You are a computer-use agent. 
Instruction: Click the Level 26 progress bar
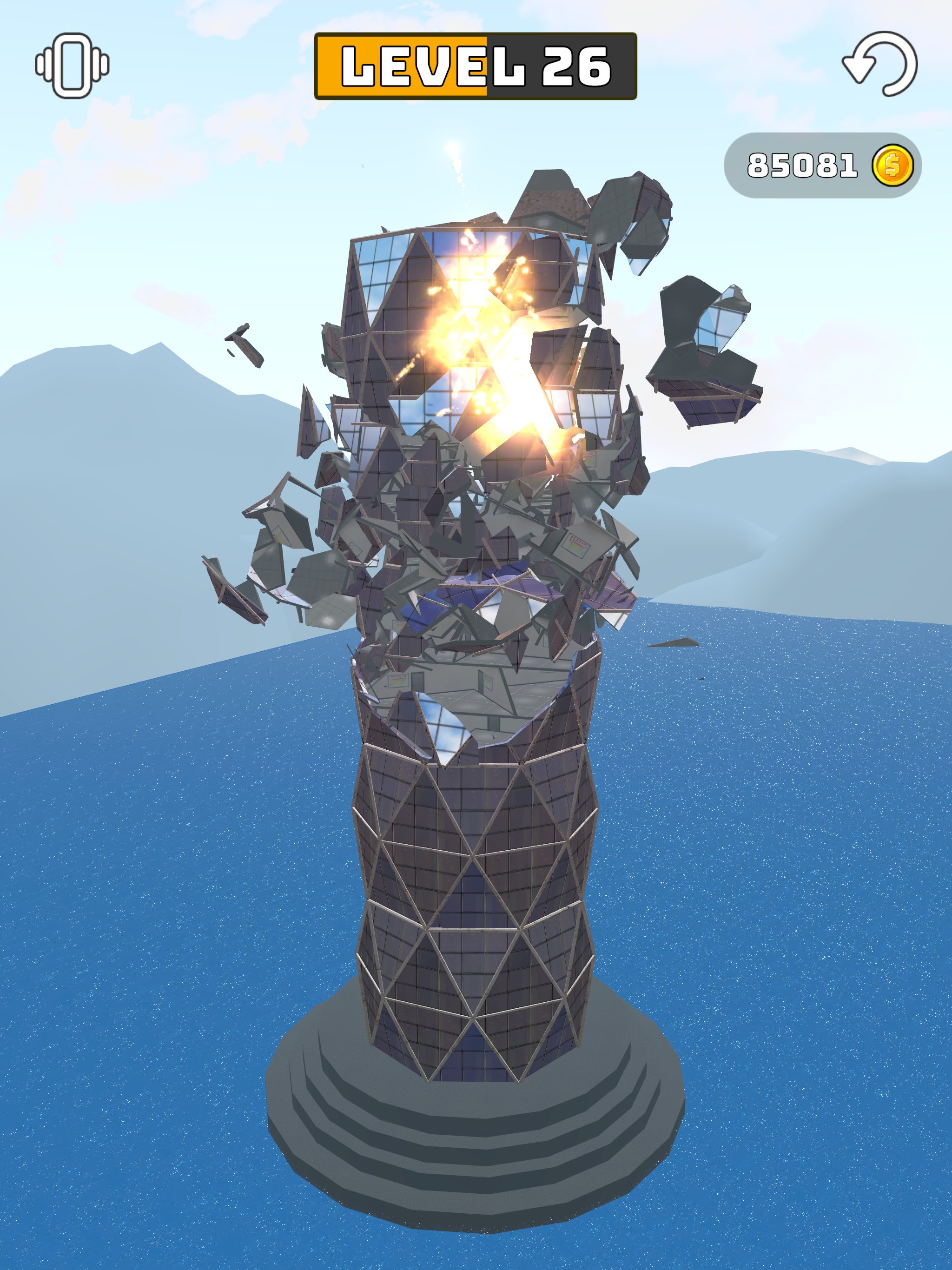point(476,65)
